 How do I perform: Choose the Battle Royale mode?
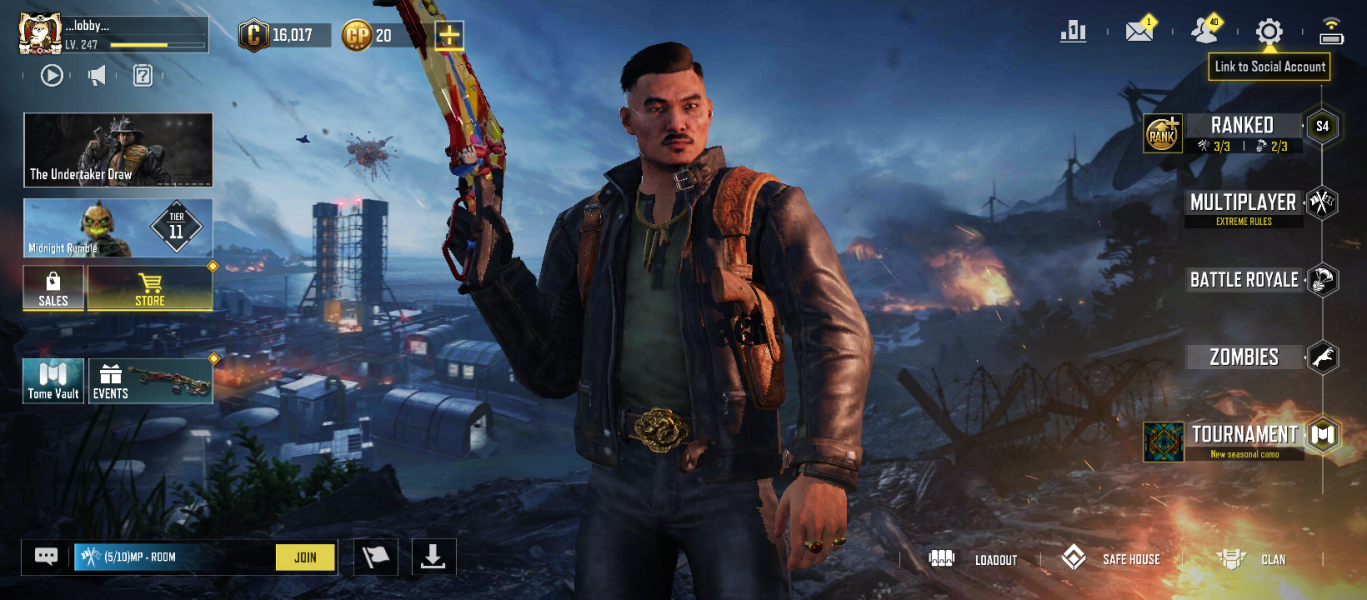click(1244, 280)
